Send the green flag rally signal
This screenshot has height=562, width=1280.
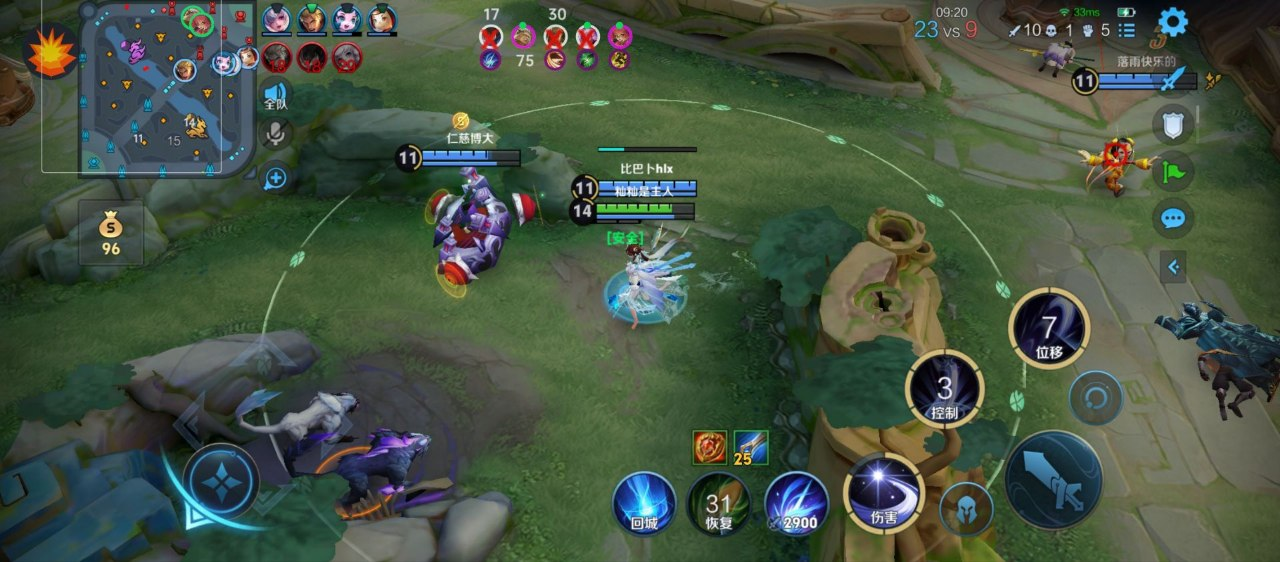1173,171
